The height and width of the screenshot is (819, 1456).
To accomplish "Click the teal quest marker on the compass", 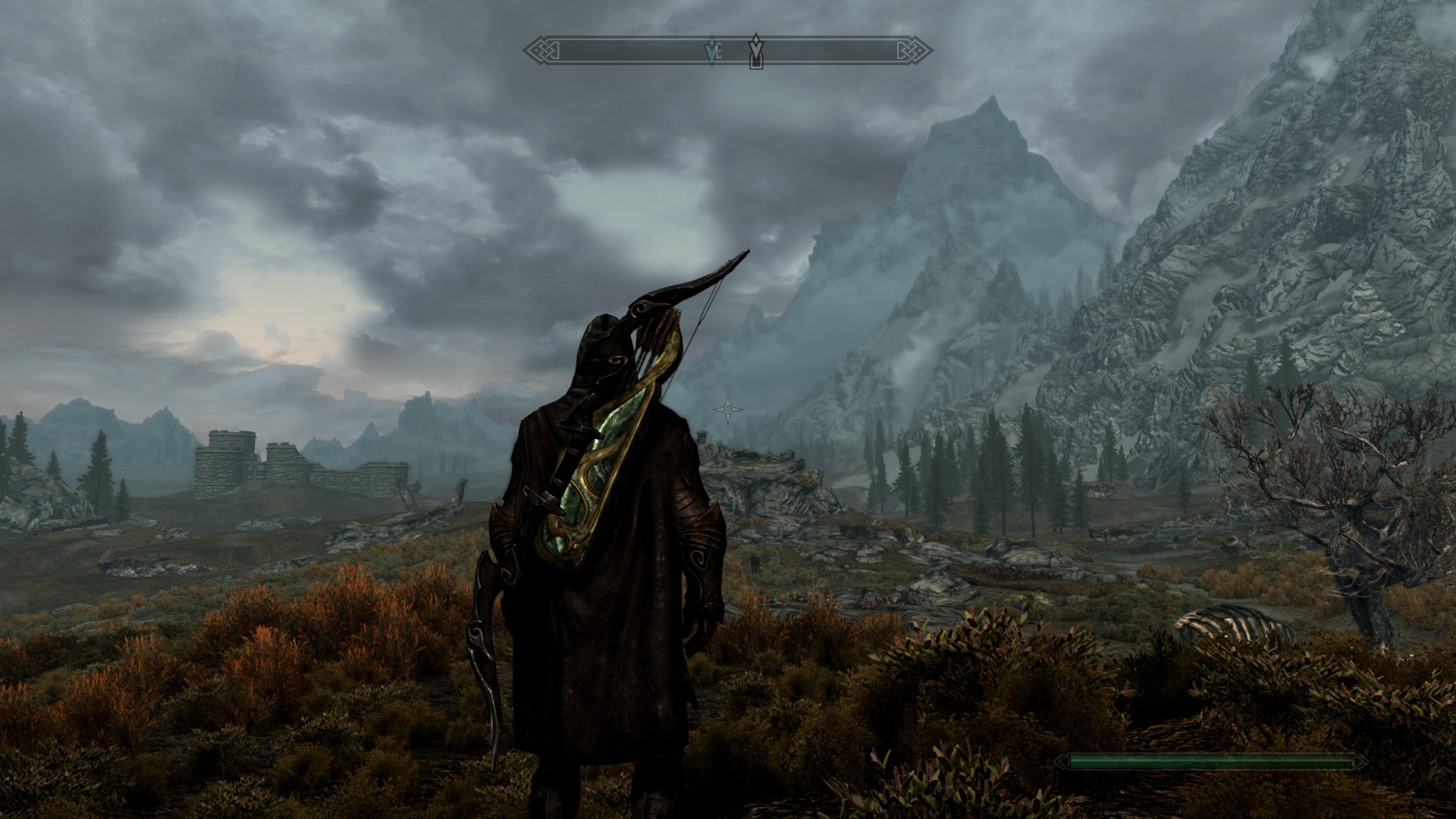I will (711, 51).
